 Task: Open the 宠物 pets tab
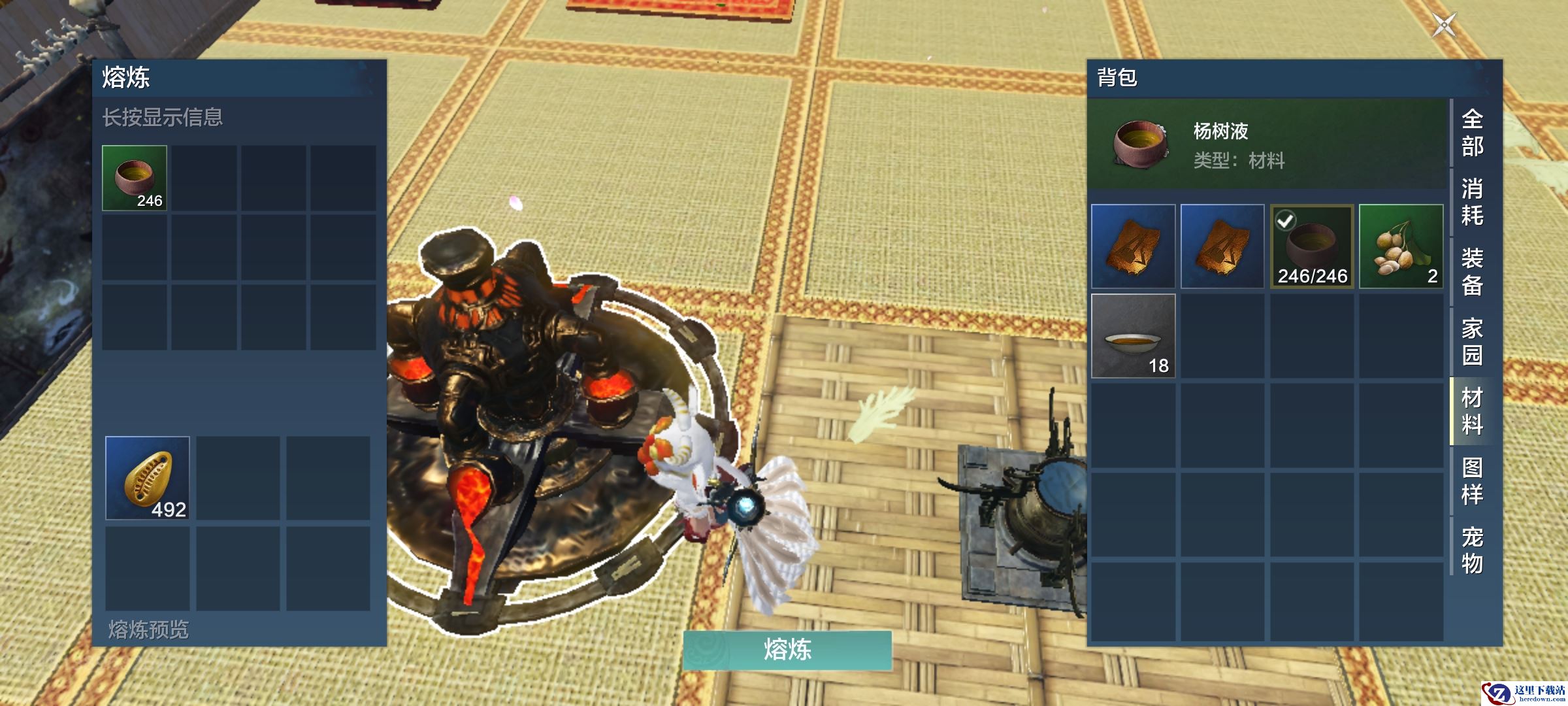(x=1472, y=550)
